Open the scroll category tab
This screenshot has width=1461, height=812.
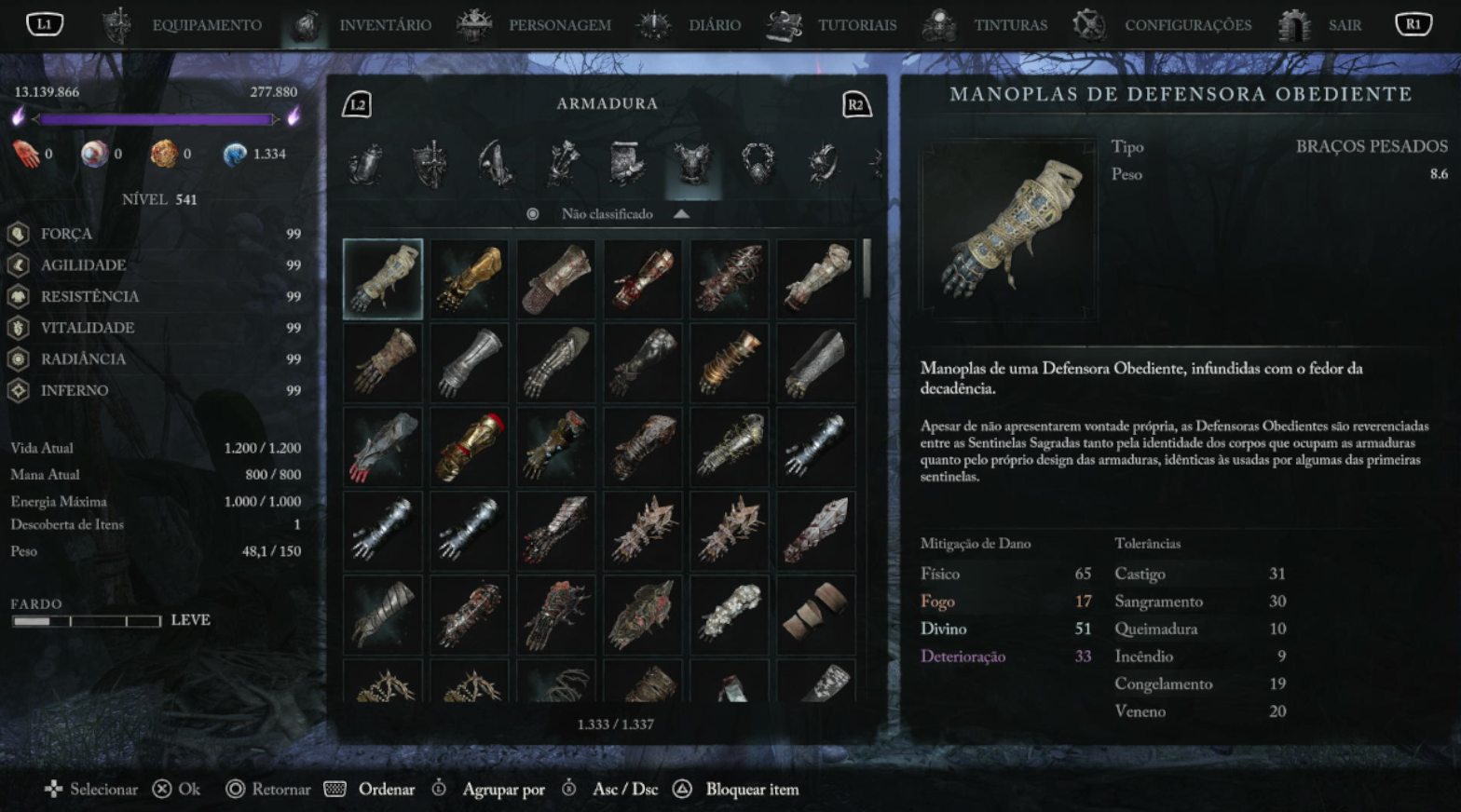point(626,165)
